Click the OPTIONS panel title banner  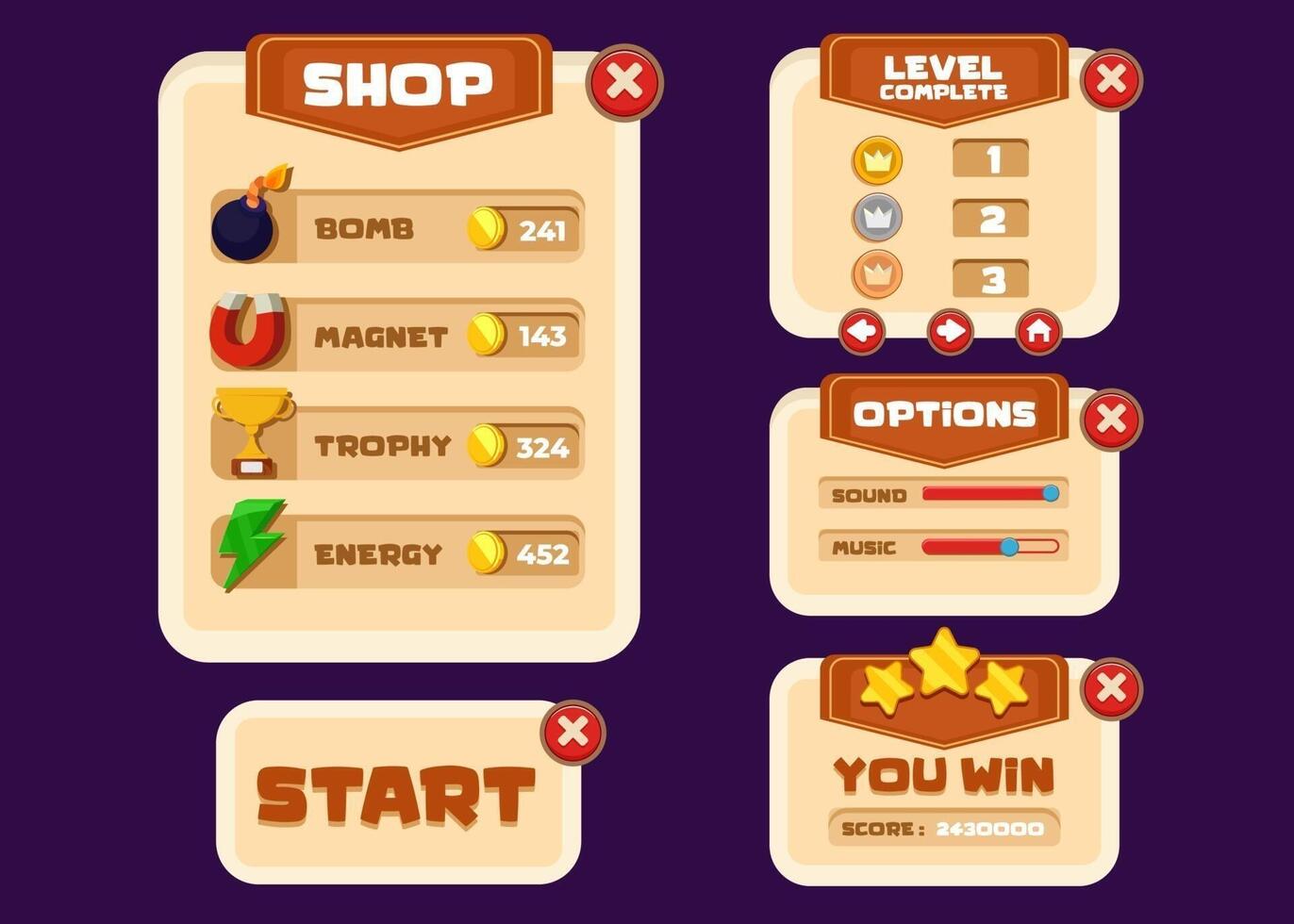(x=943, y=413)
